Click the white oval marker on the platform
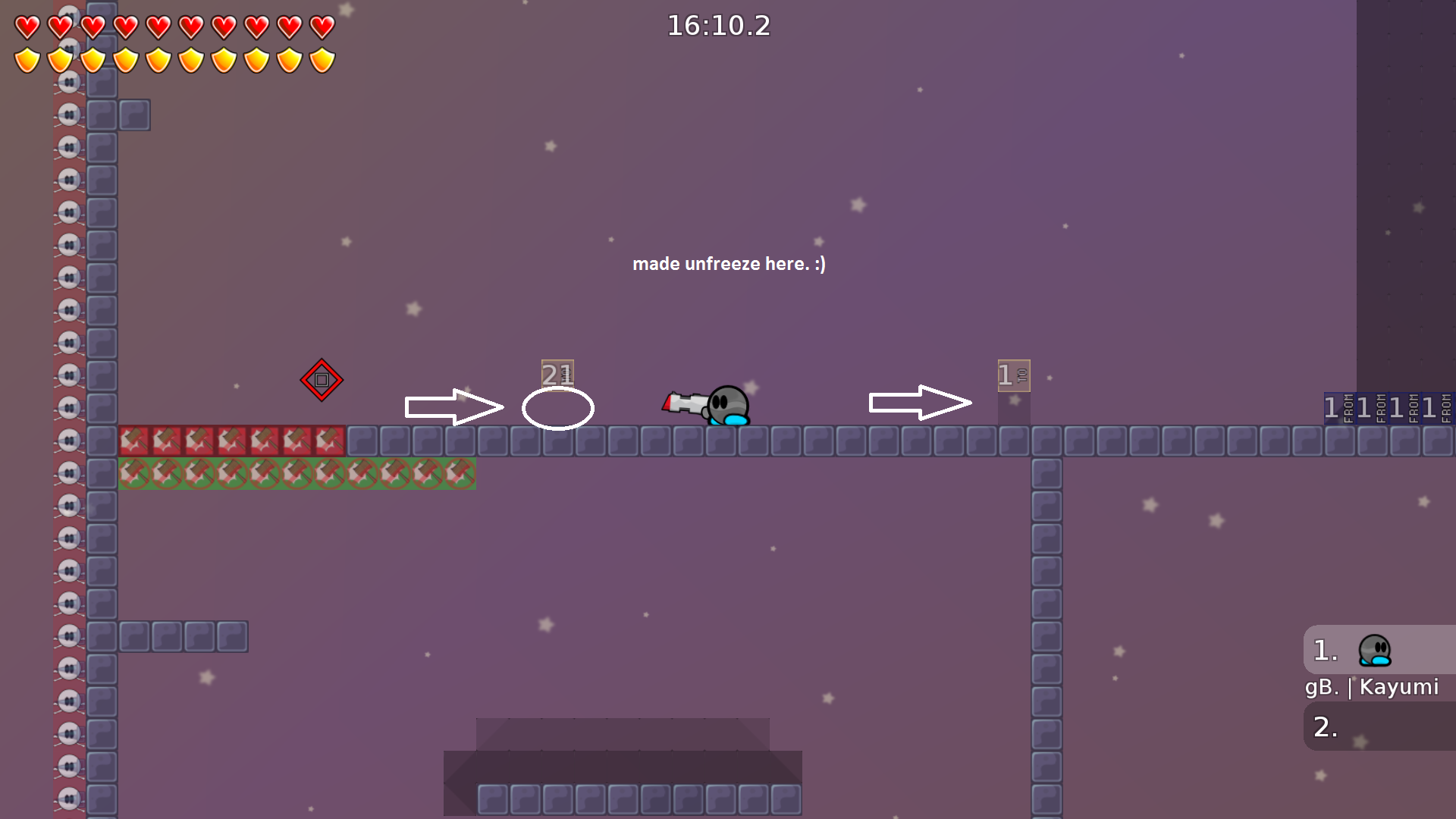1456x819 pixels. point(558,408)
